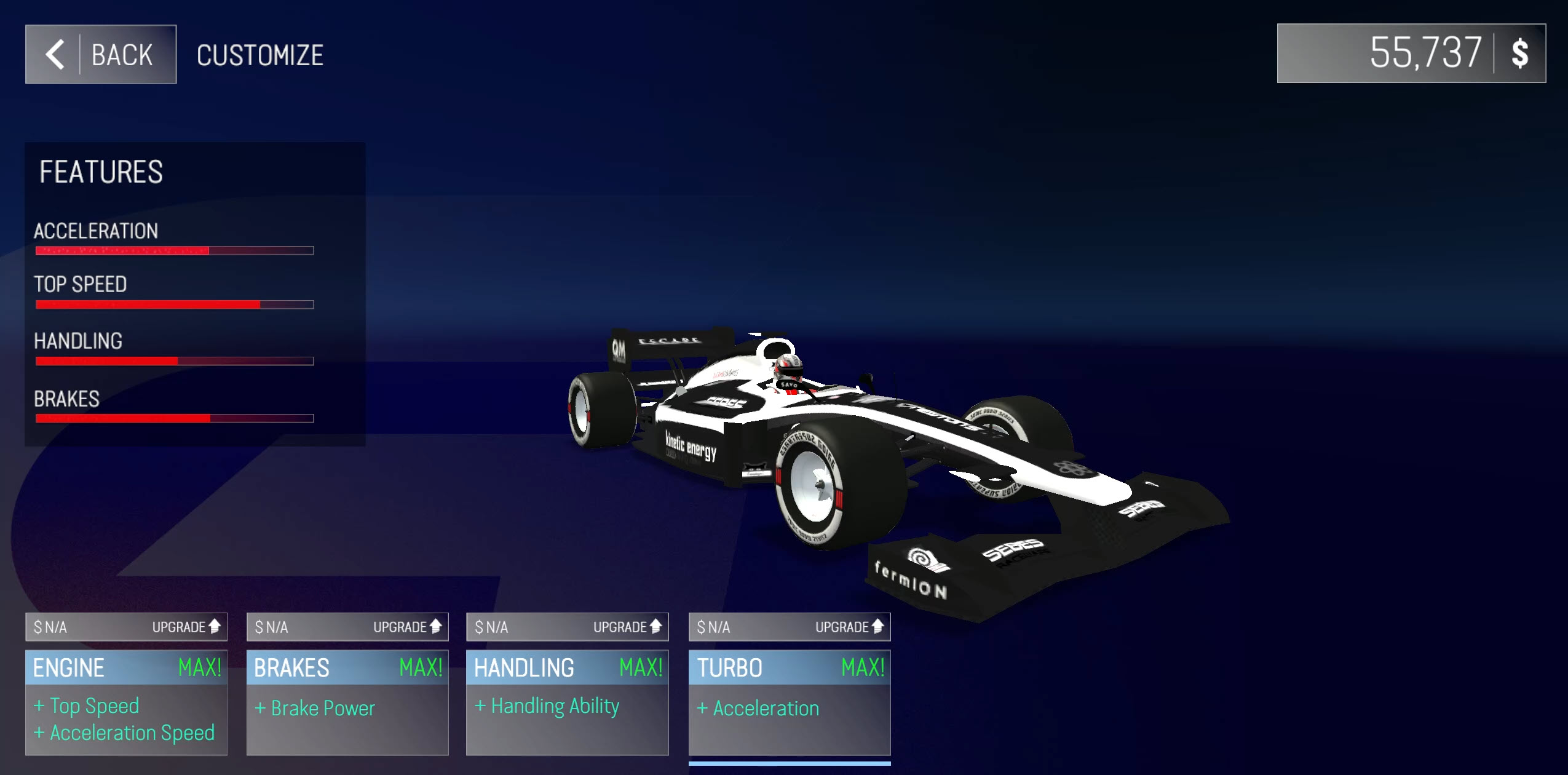
Task: Click the MAX! label on Brakes card
Action: coord(422,667)
